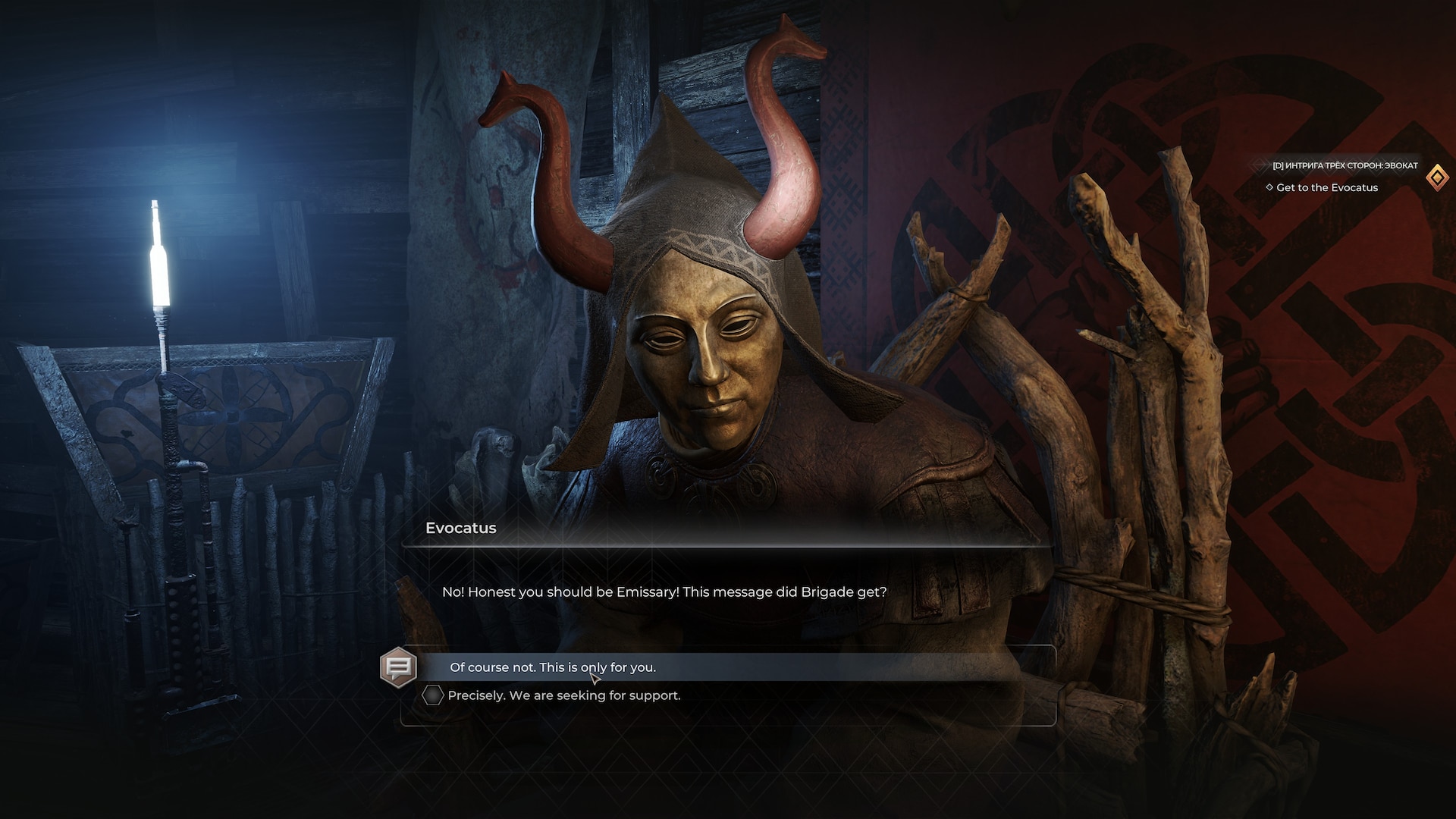
Task: Open the "Get to the Evocatus" objective
Action: tap(1326, 187)
